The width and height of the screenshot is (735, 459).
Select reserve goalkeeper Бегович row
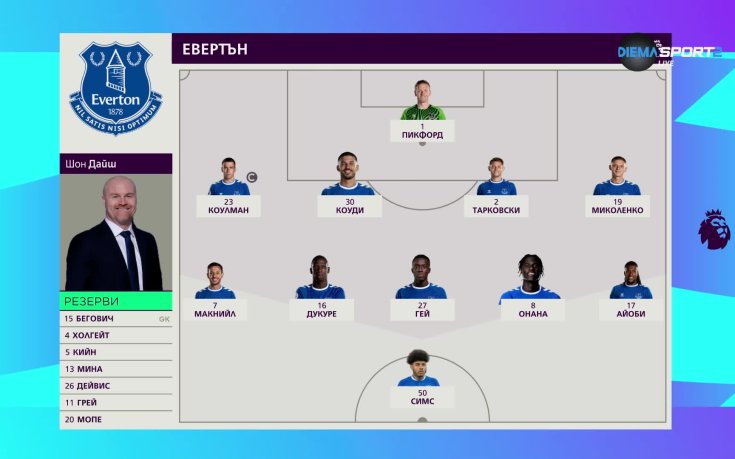tap(115, 319)
